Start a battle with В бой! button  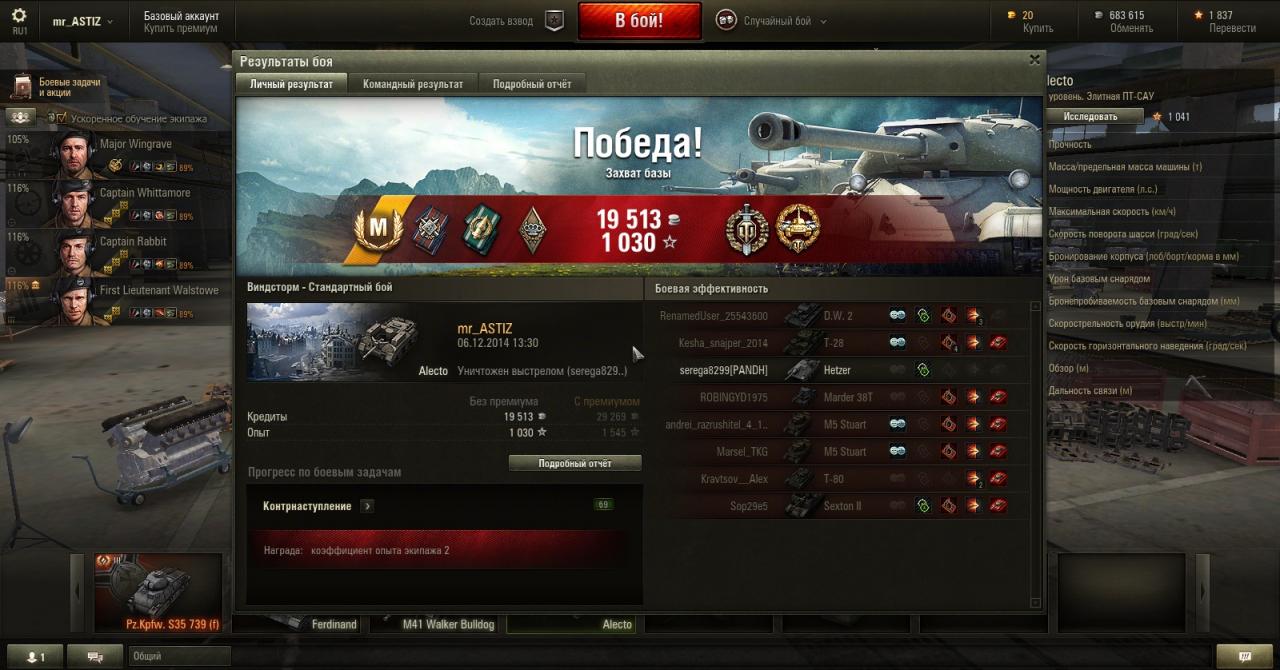639,21
